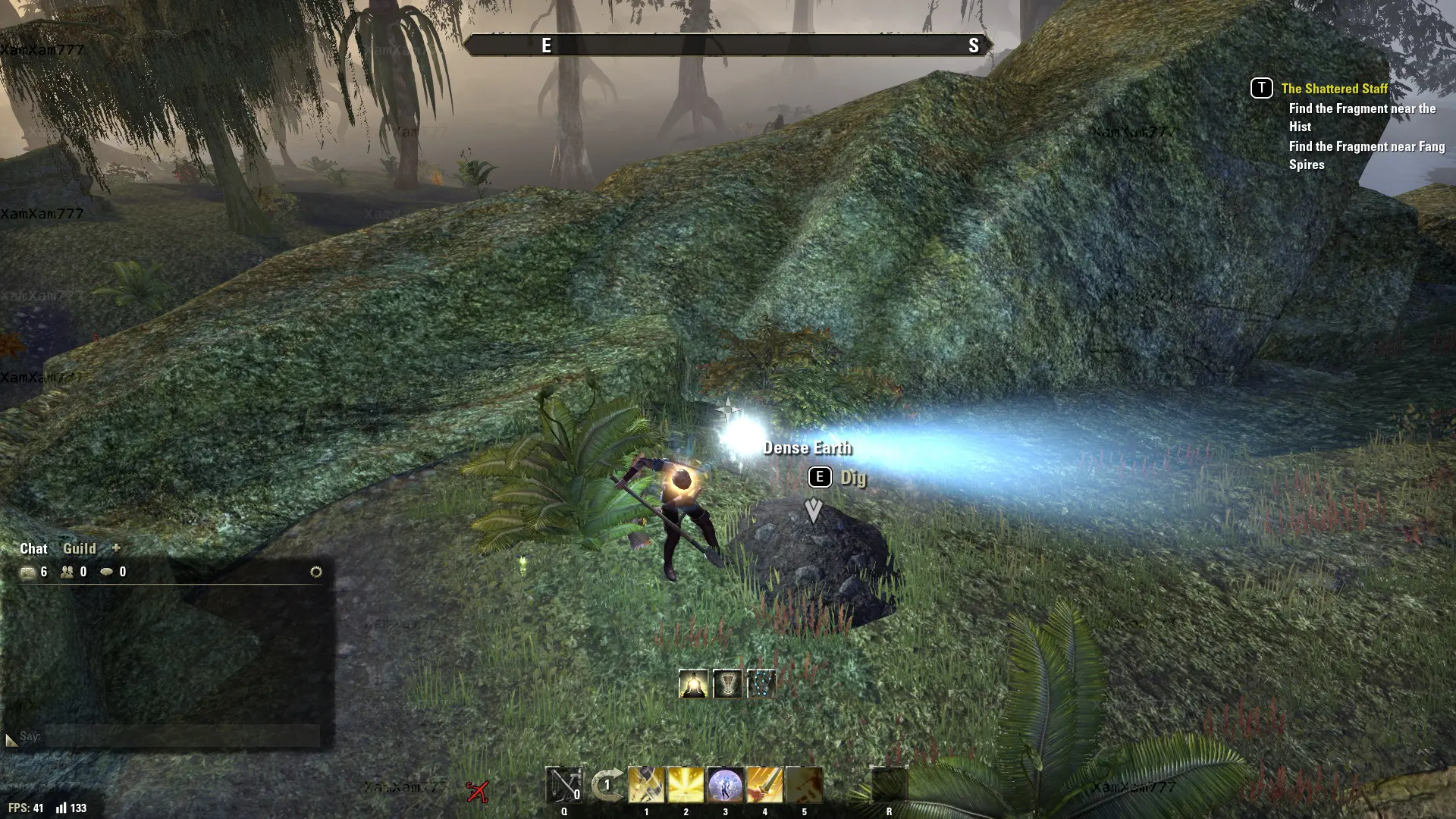Switch to the Chat tab
The height and width of the screenshot is (819, 1456).
click(33, 548)
